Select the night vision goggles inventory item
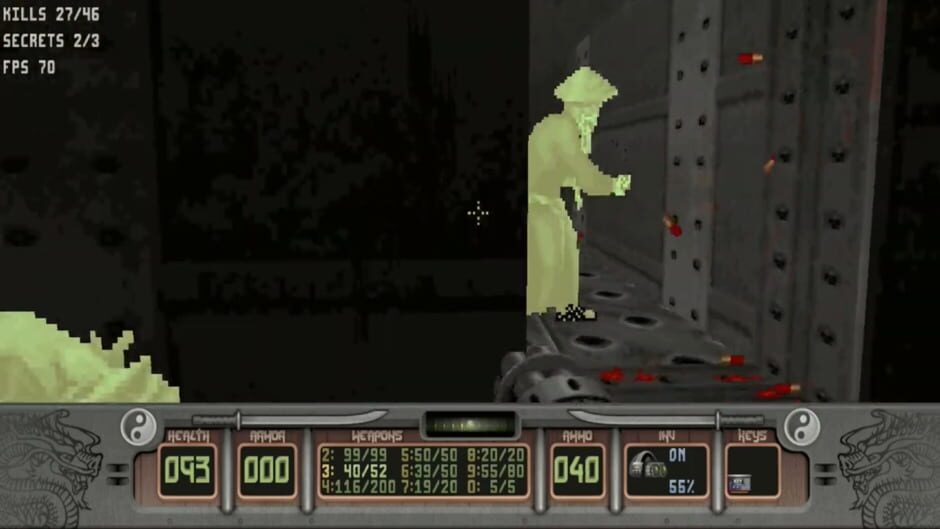Image resolution: width=940 pixels, height=529 pixels. coord(648,469)
